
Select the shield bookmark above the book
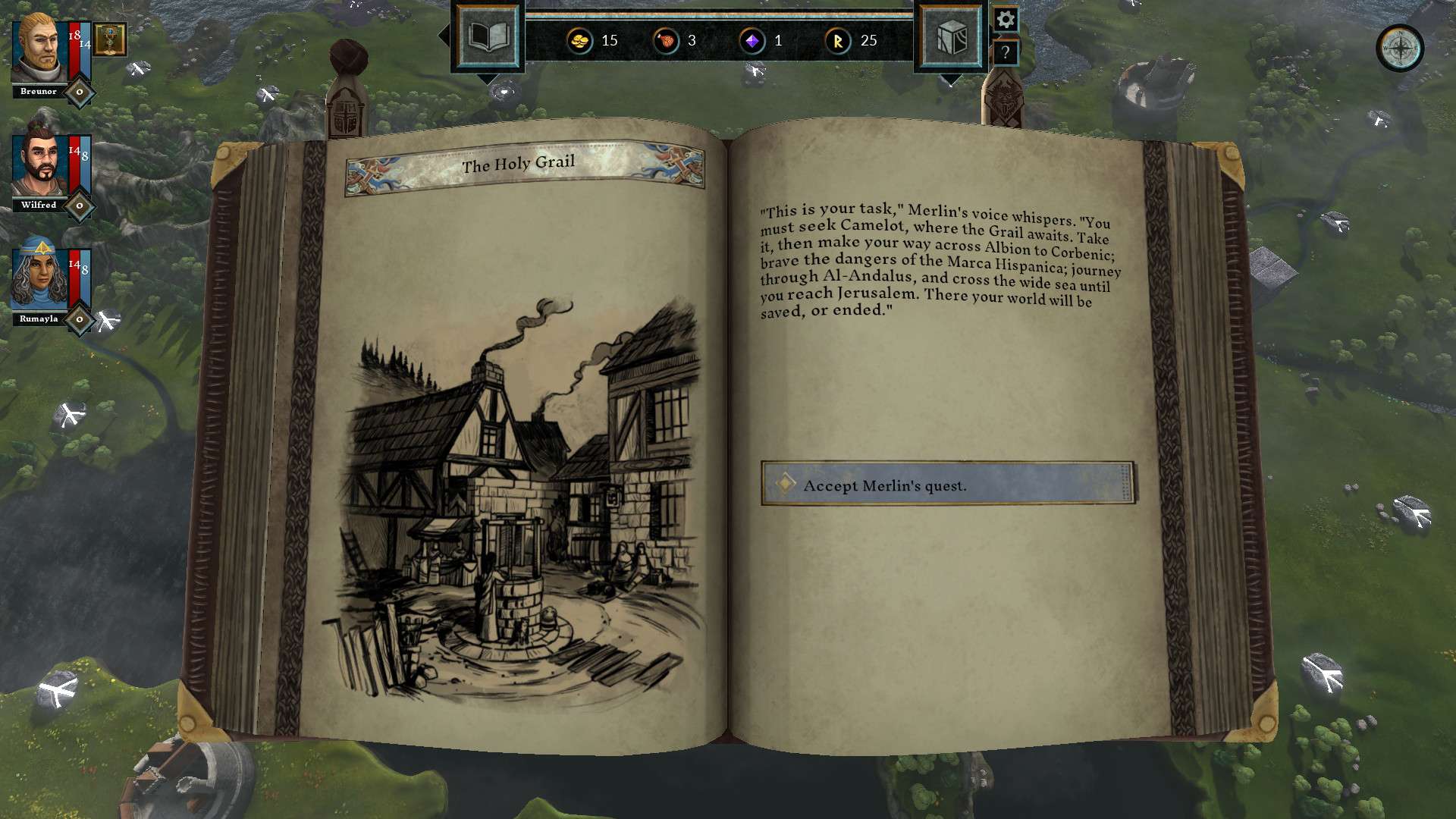click(x=346, y=115)
